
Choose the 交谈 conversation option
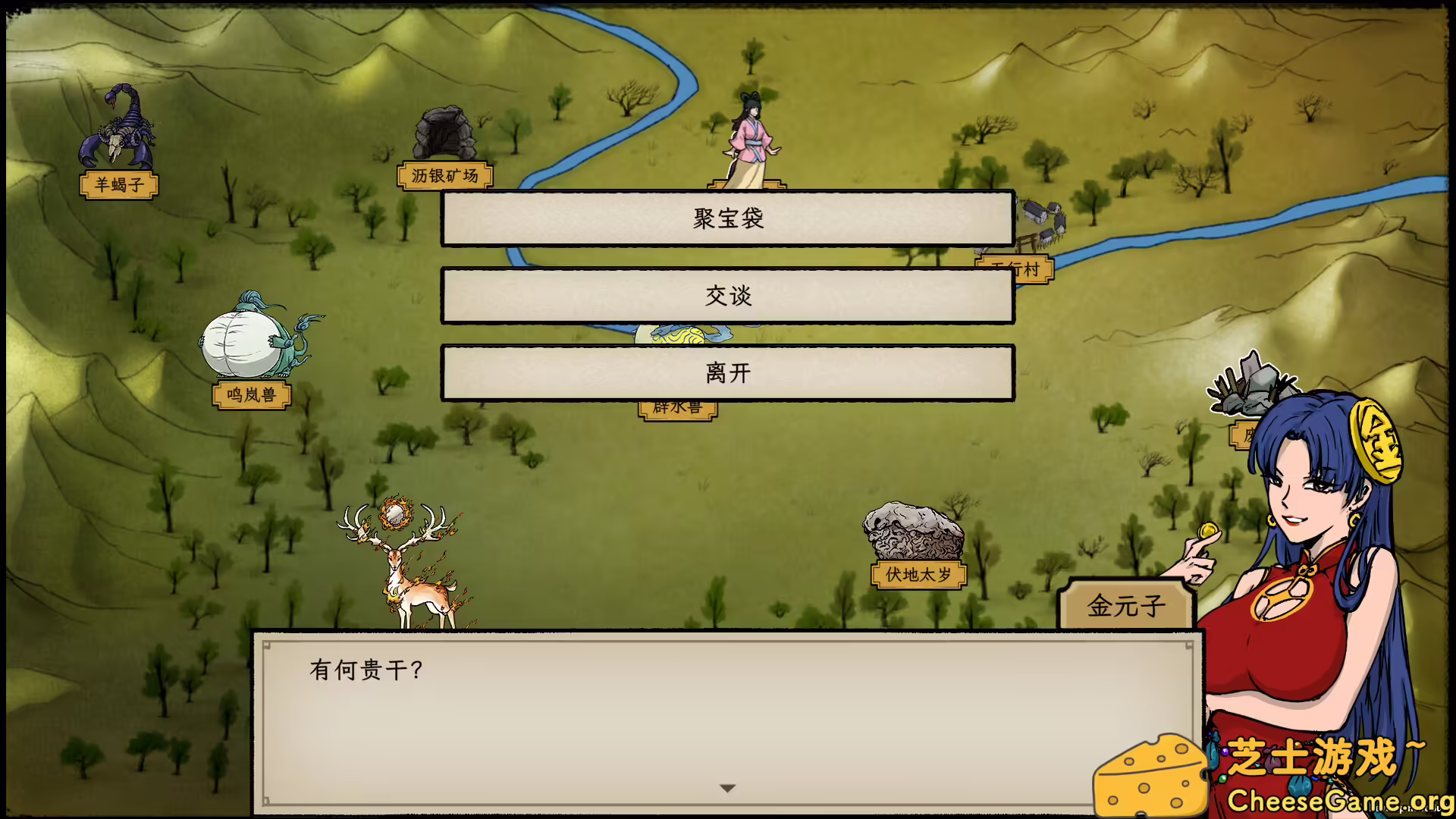pyautogui.click(x=728, y=297)
